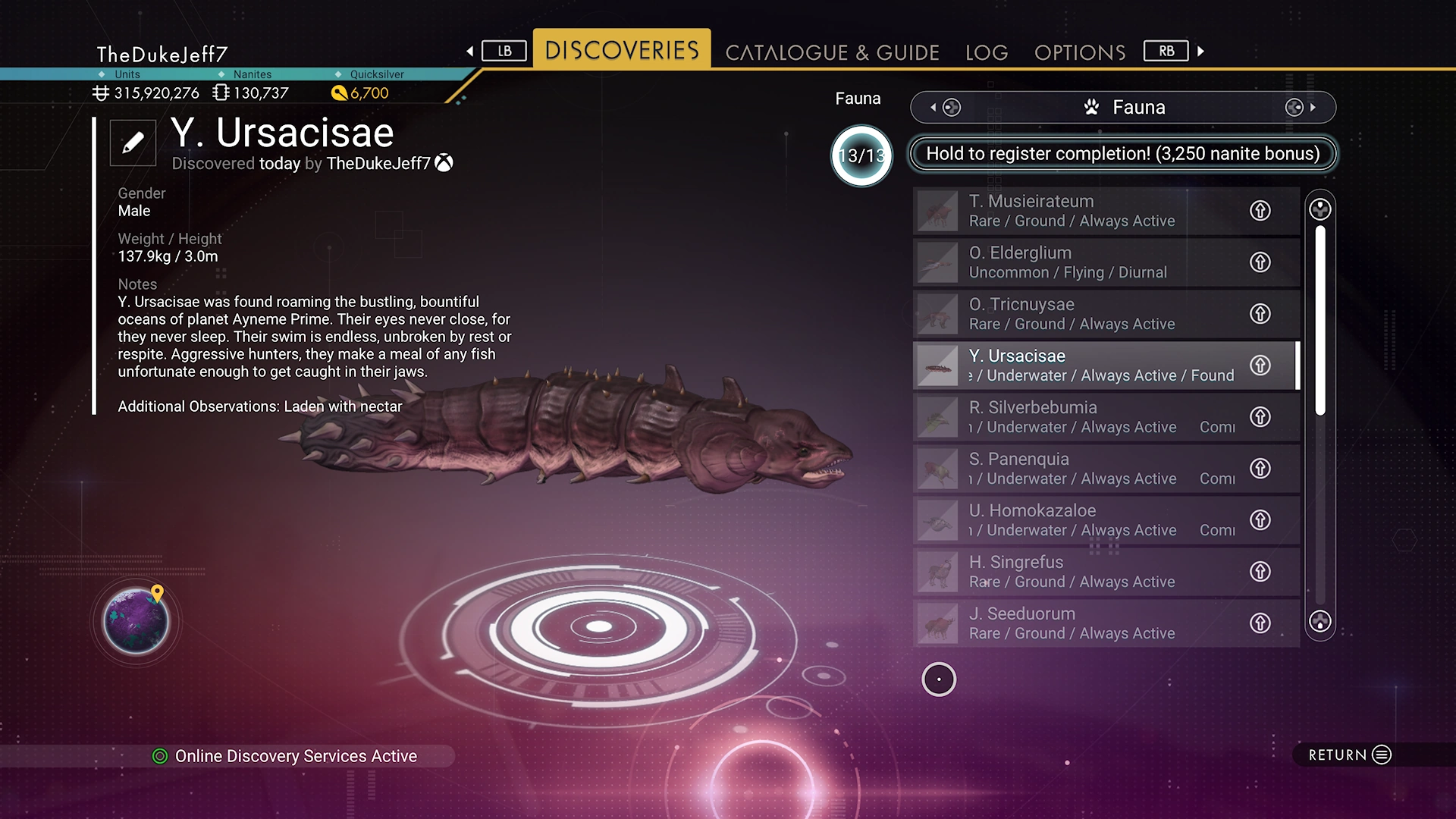Open the S. Panenquia creature entry

pos(1084,469)
